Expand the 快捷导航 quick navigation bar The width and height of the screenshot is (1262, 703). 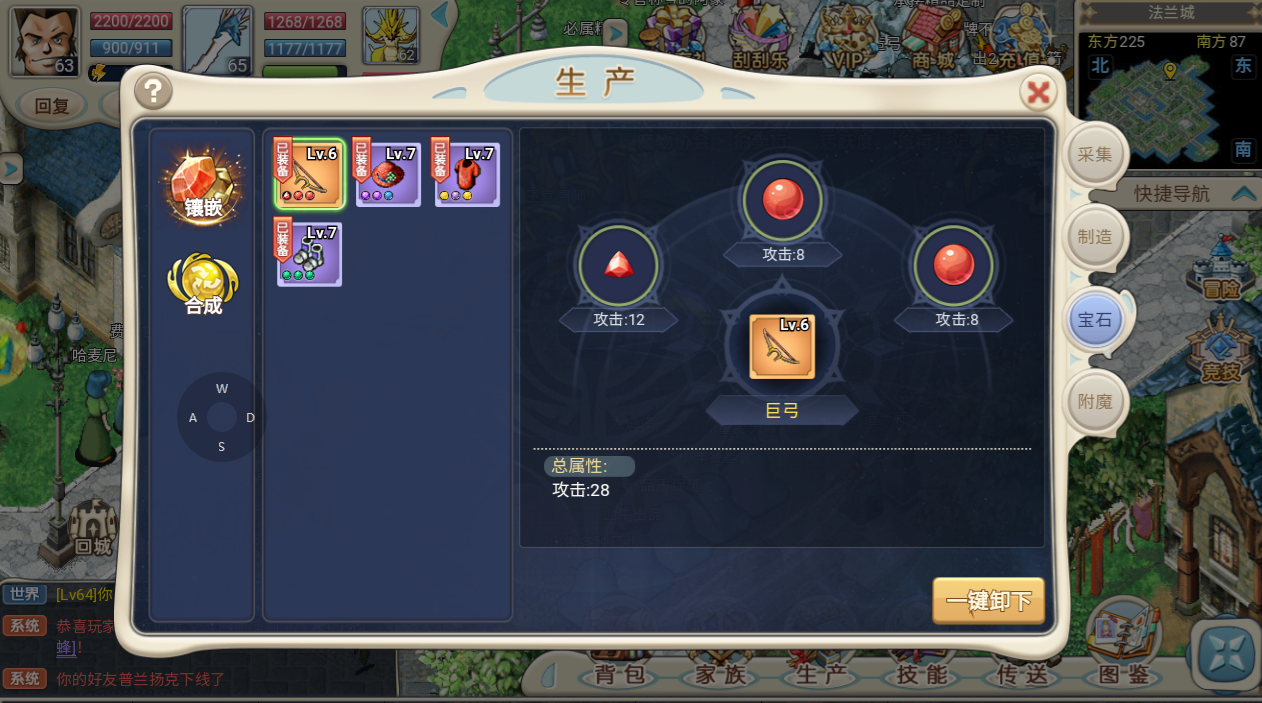coord(1243,193)
